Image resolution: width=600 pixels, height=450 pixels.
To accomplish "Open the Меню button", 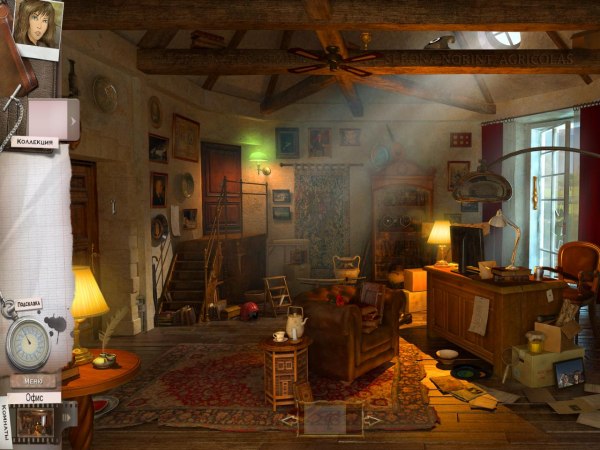I will click(x=33, y=380).
